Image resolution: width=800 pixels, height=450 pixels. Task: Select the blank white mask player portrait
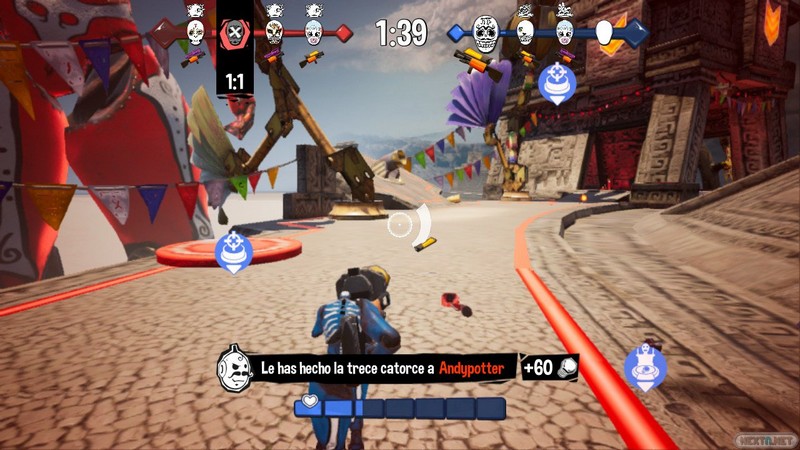[605, 33]
